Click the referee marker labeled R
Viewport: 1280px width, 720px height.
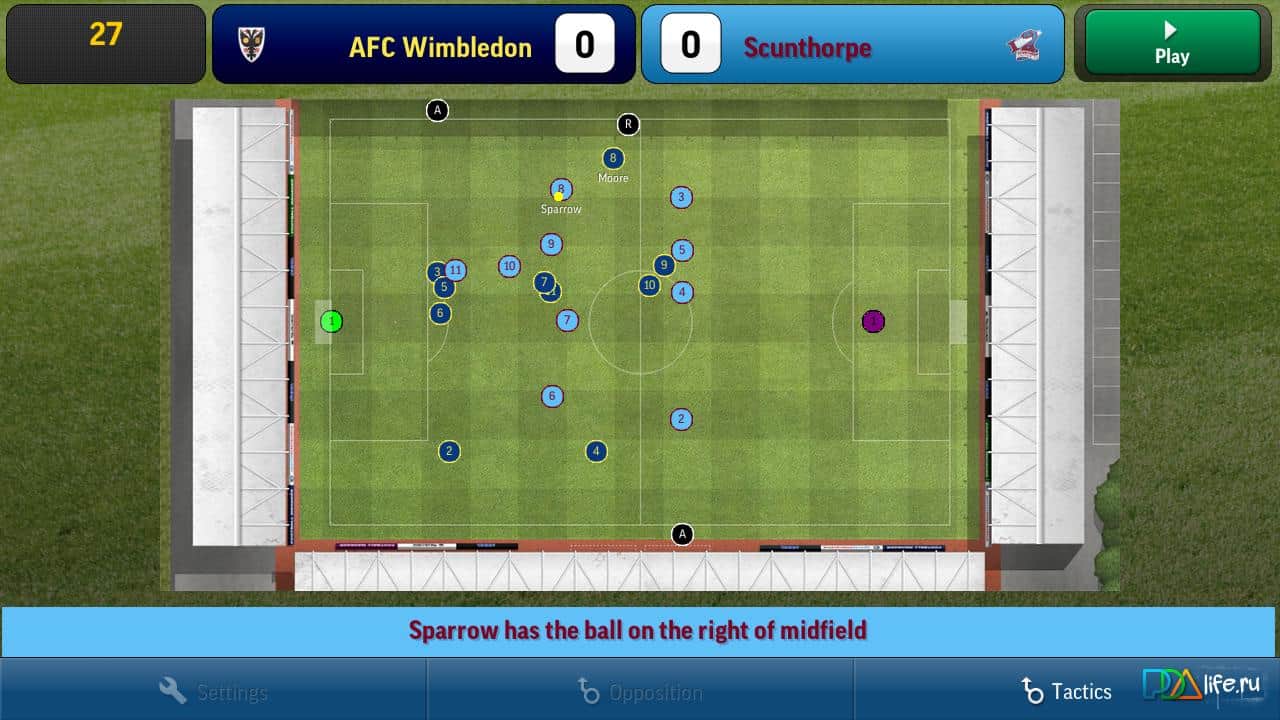pyautogui.click(x=628, y=124)
